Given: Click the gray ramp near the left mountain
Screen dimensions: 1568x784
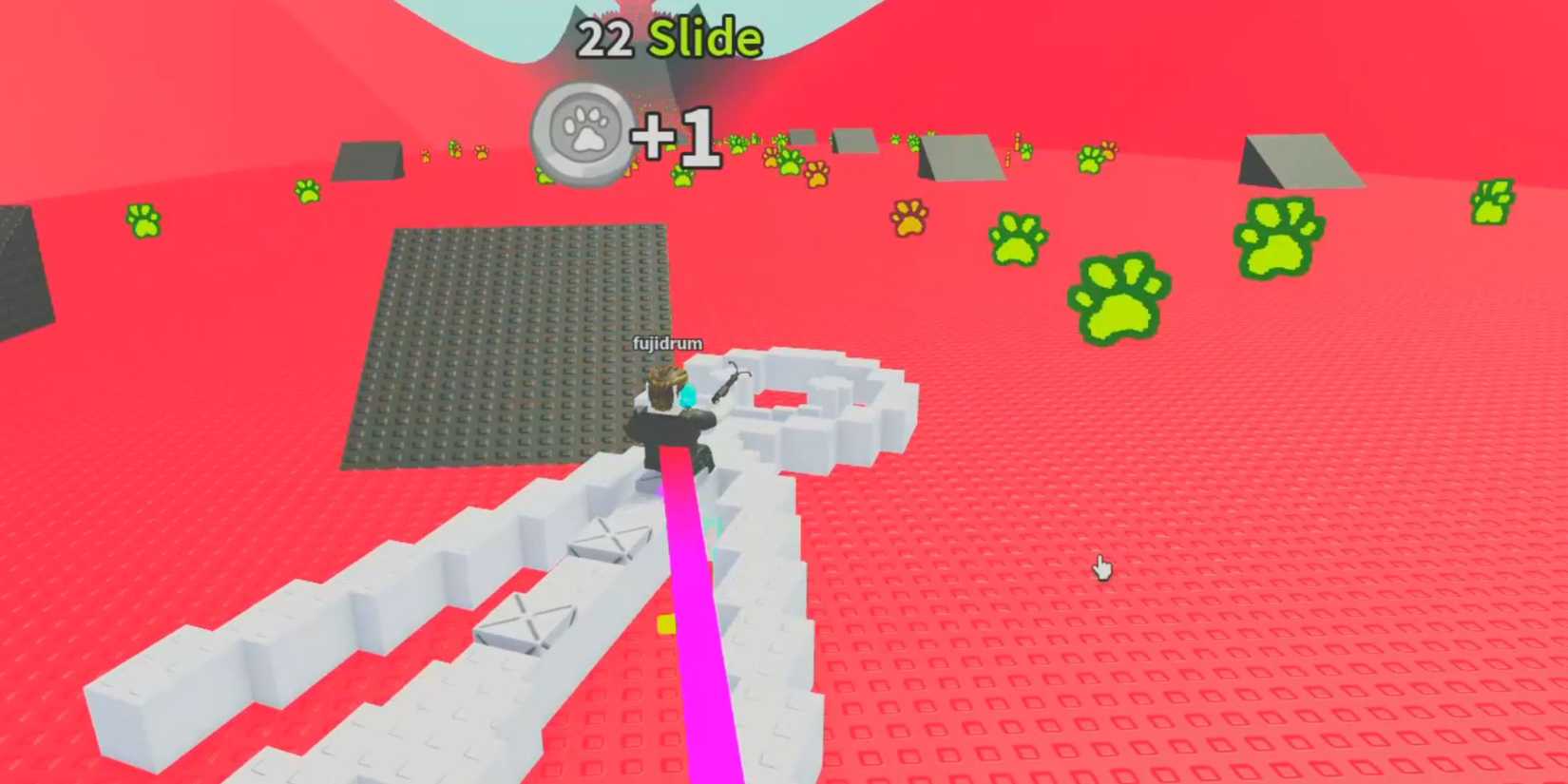Looking at the screenshot, I should click(371, 162).
